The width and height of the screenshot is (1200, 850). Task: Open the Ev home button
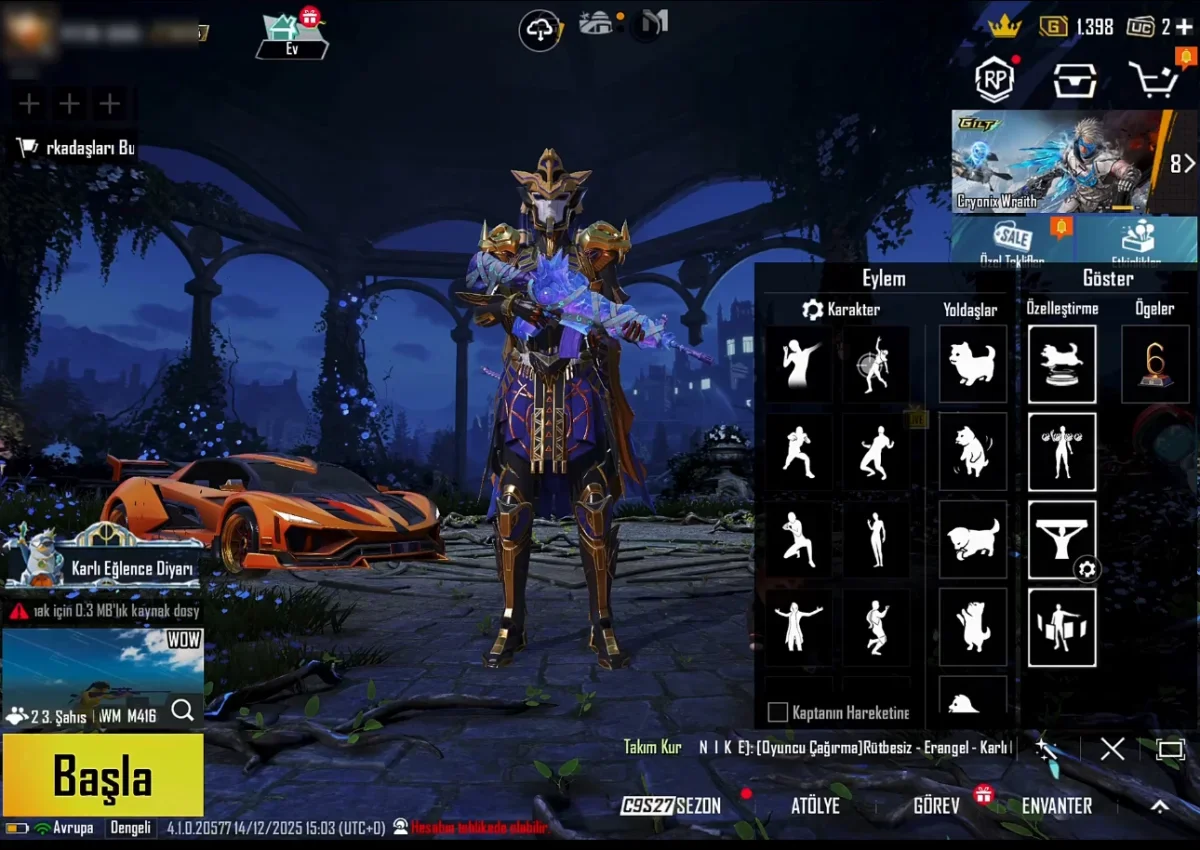[292, 36]
